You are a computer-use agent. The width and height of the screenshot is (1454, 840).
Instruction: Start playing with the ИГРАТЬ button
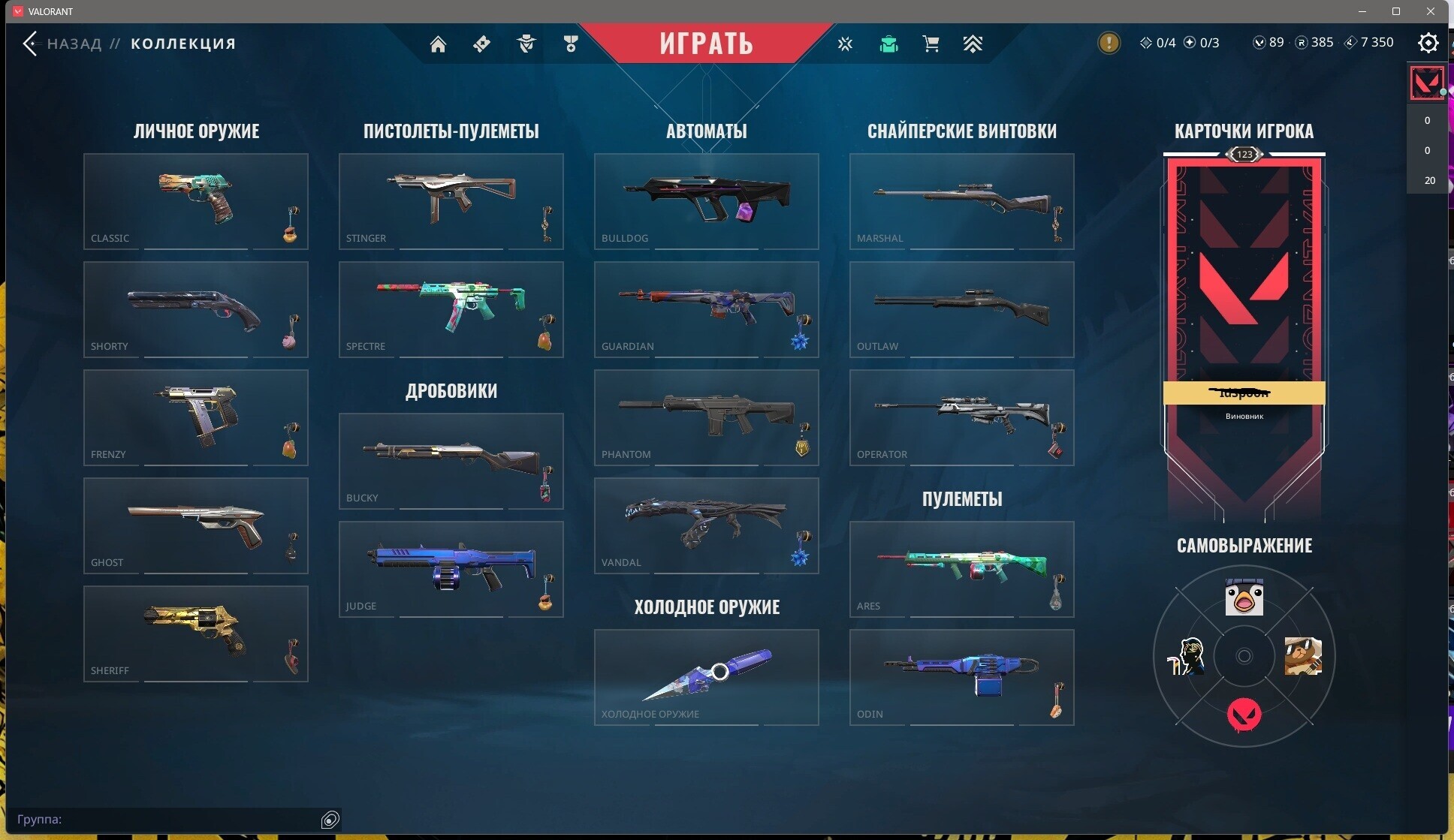[706, 44]
